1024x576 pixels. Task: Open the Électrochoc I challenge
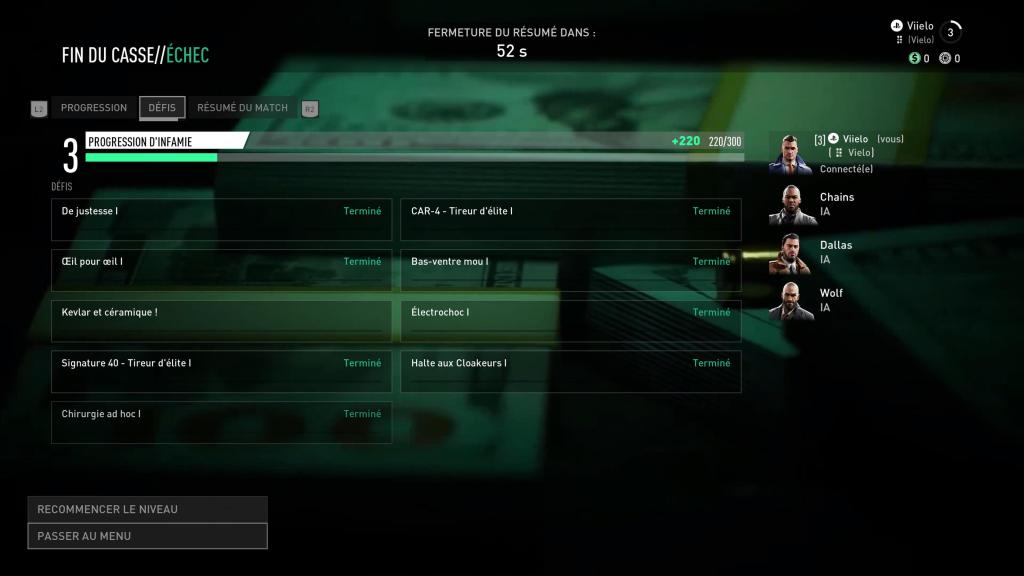tap(570, 321)
